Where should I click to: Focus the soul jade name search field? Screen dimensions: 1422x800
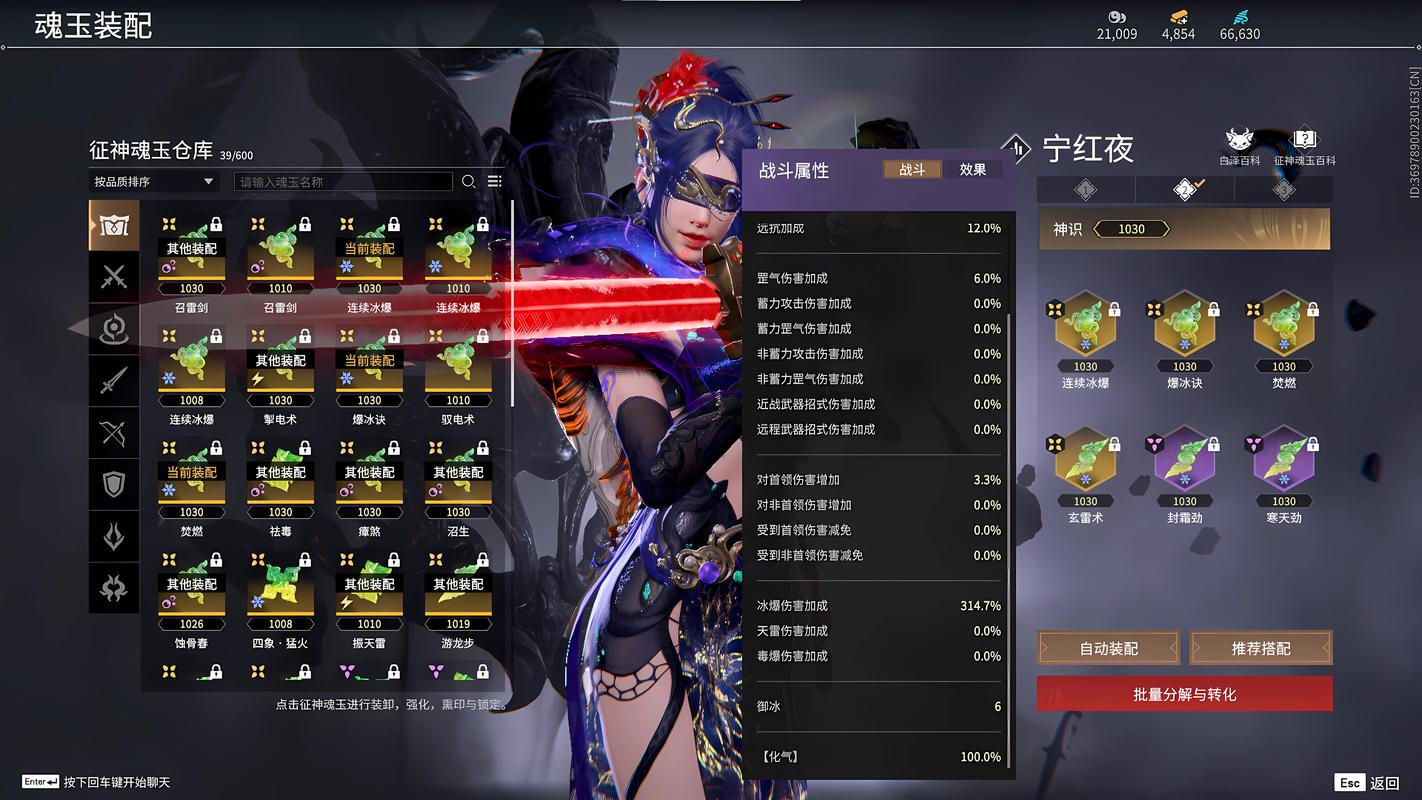tap(343, 182)
